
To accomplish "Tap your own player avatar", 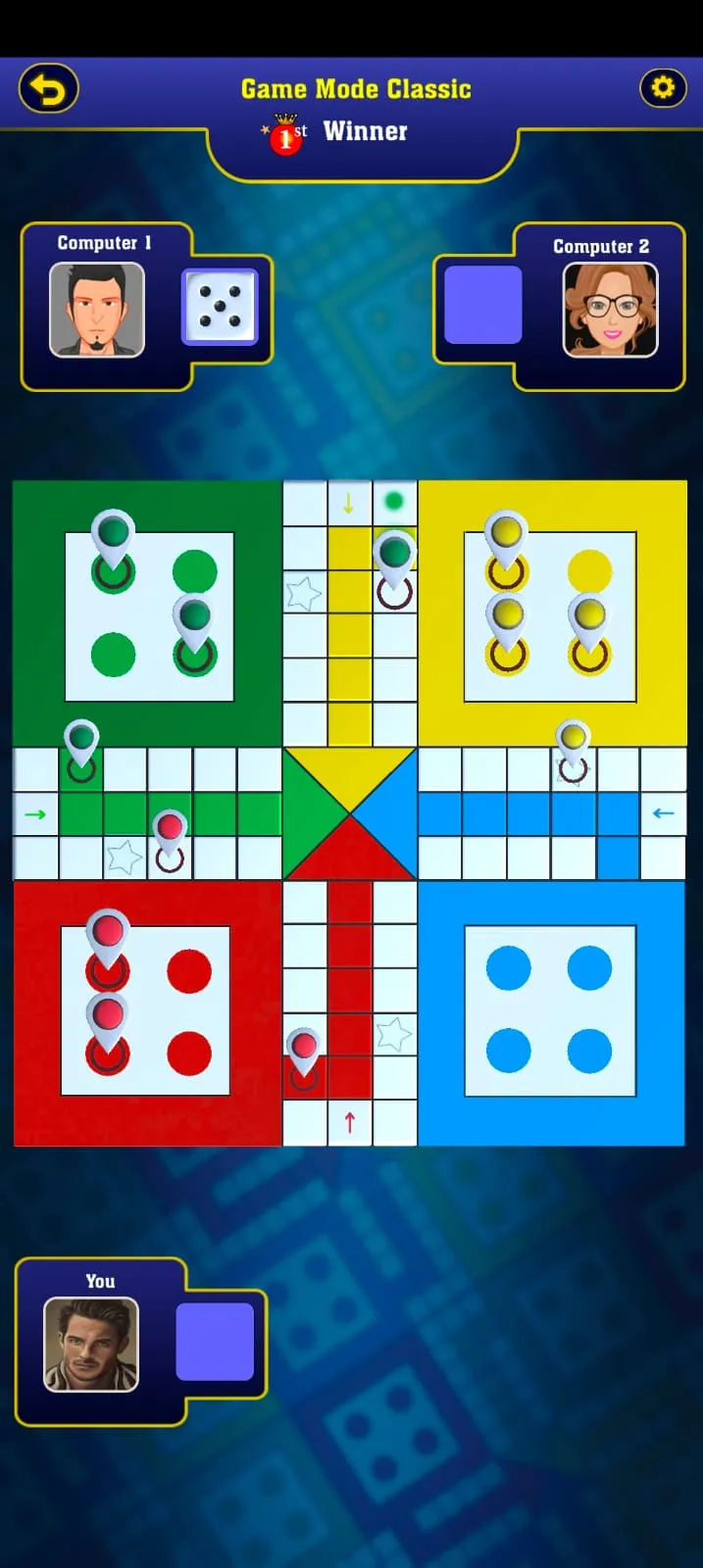I will 91,1344.
